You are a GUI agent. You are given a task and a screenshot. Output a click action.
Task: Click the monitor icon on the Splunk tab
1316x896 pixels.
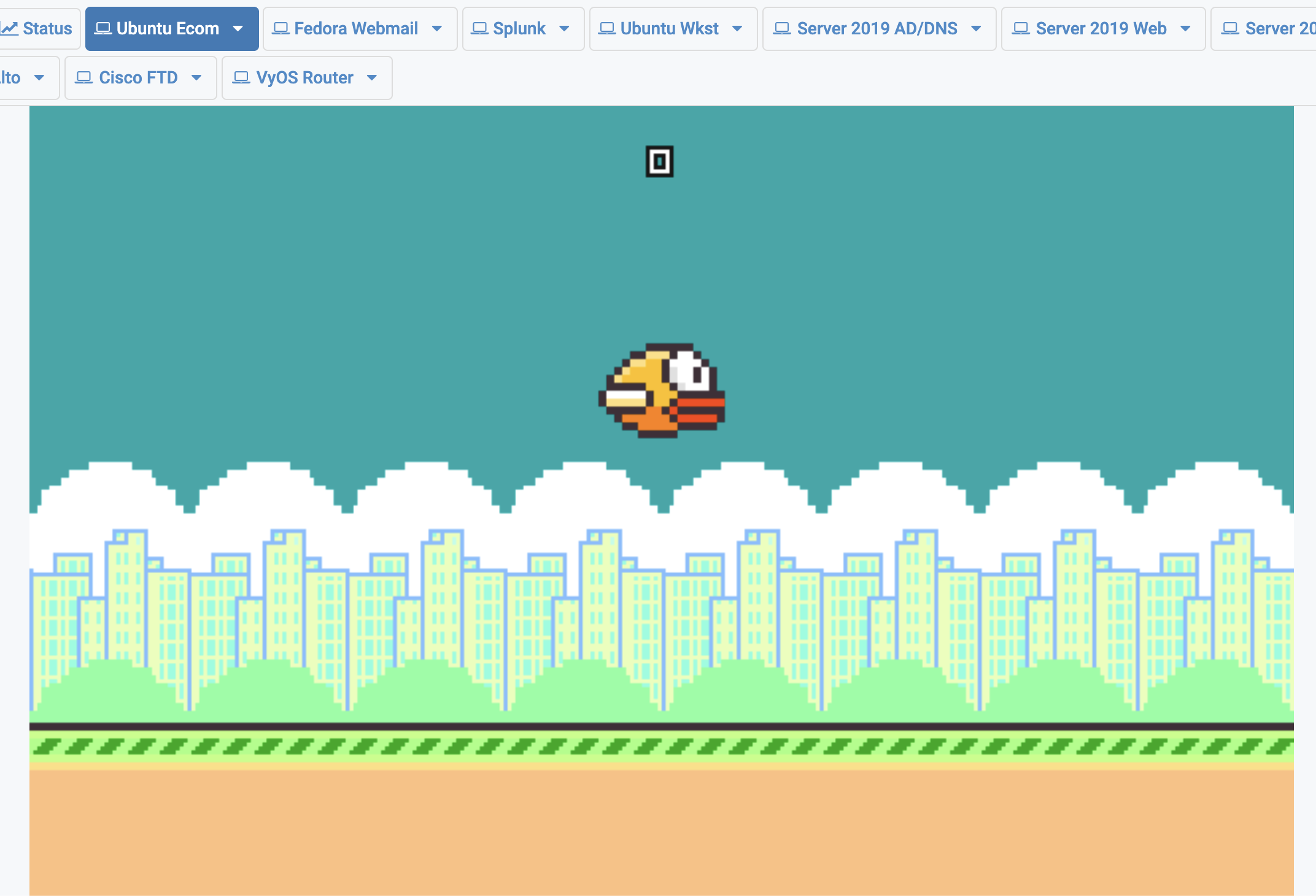point(480,28)
